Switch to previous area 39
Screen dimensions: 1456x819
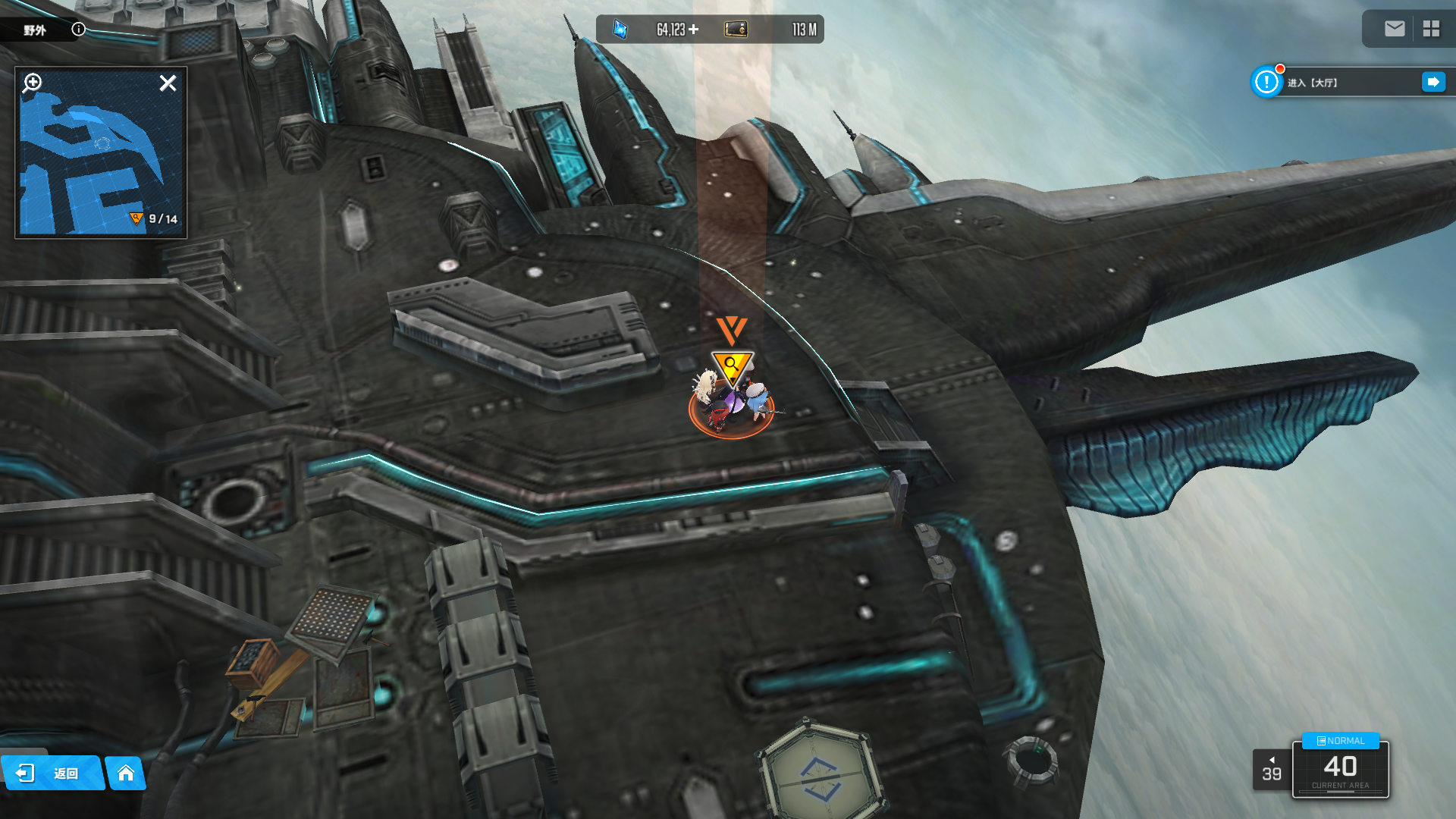1272,770
